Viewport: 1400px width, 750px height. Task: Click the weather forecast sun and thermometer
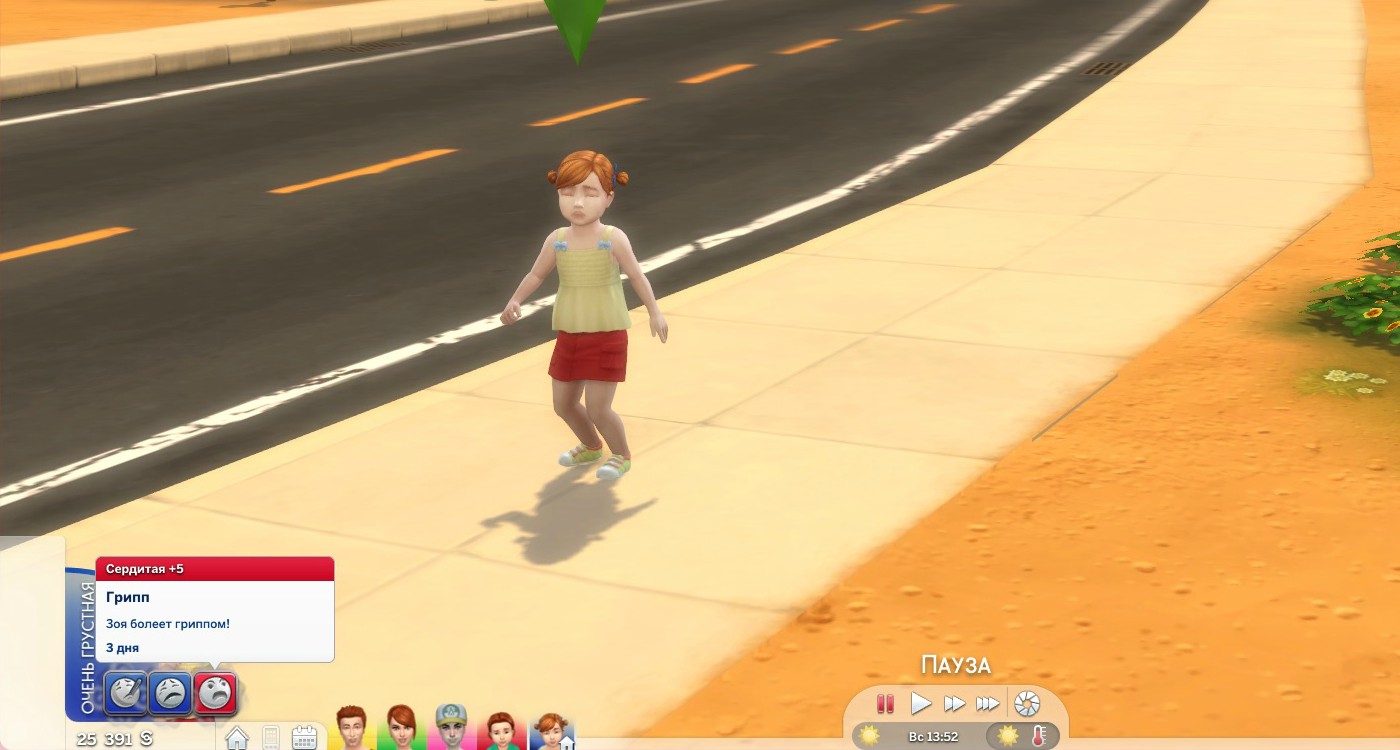pos(1023,736)
